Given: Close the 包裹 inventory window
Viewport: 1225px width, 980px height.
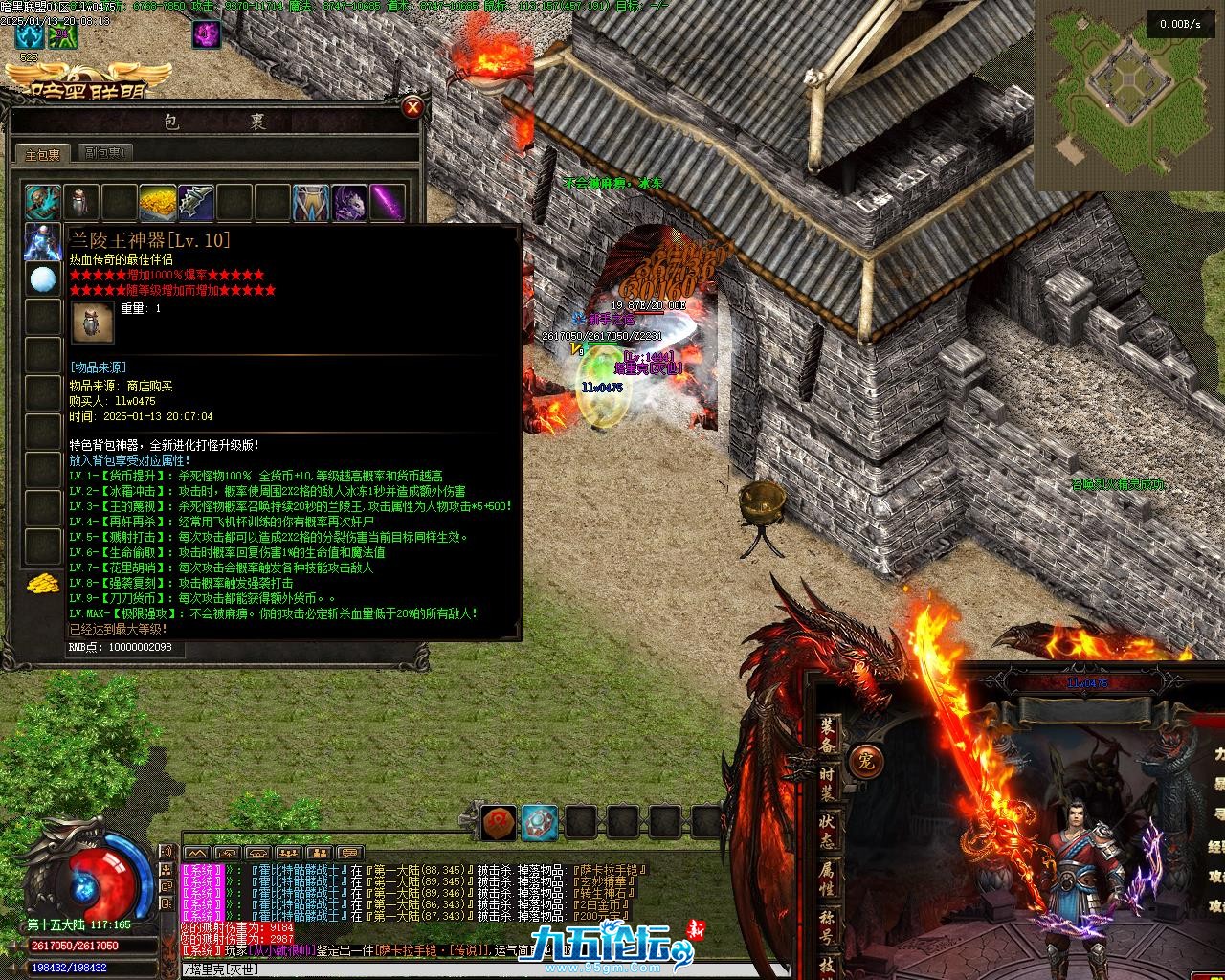Looking at the screenshot, I should [x=412, y=106].
